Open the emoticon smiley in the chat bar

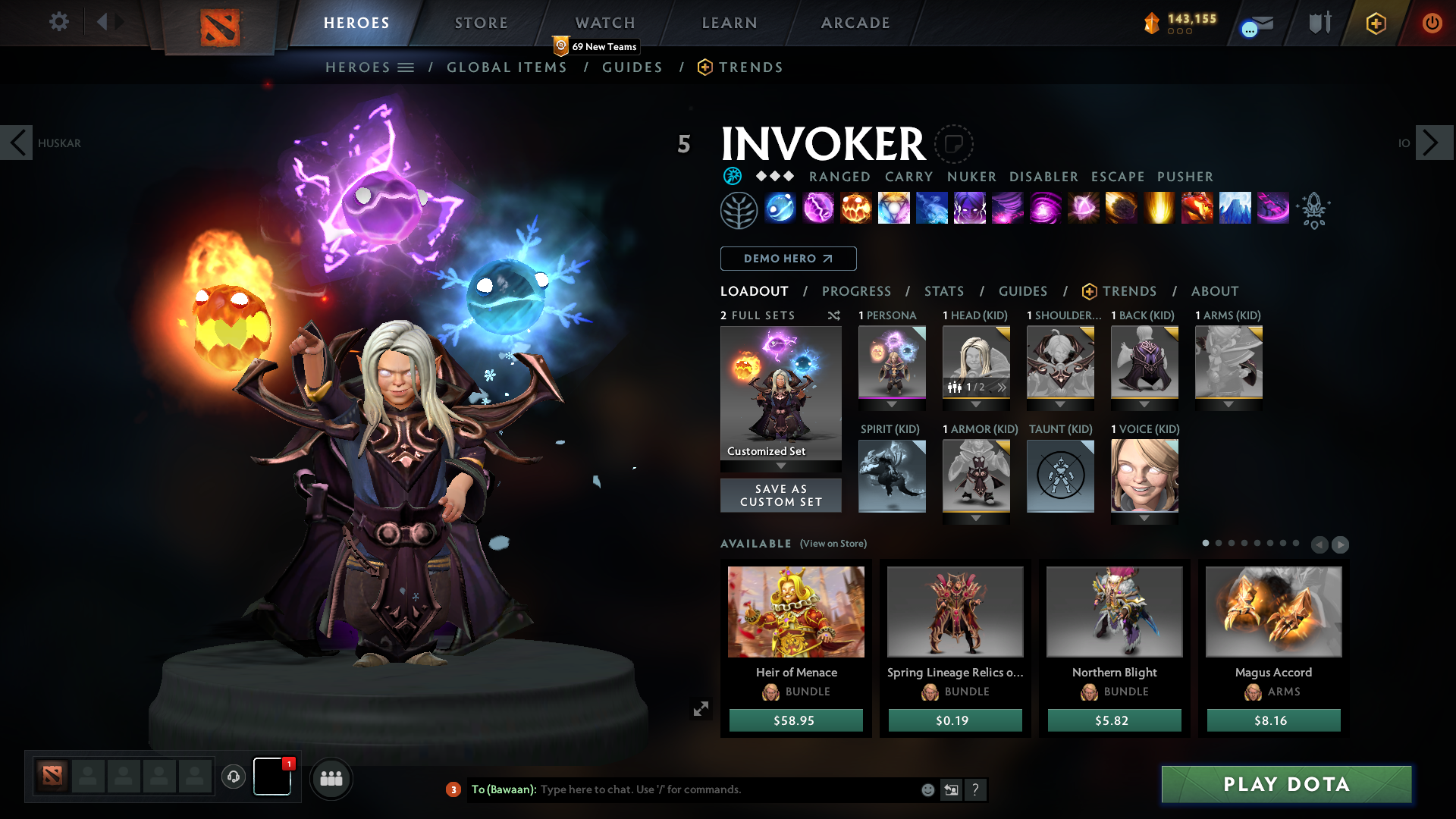point(927,789)
